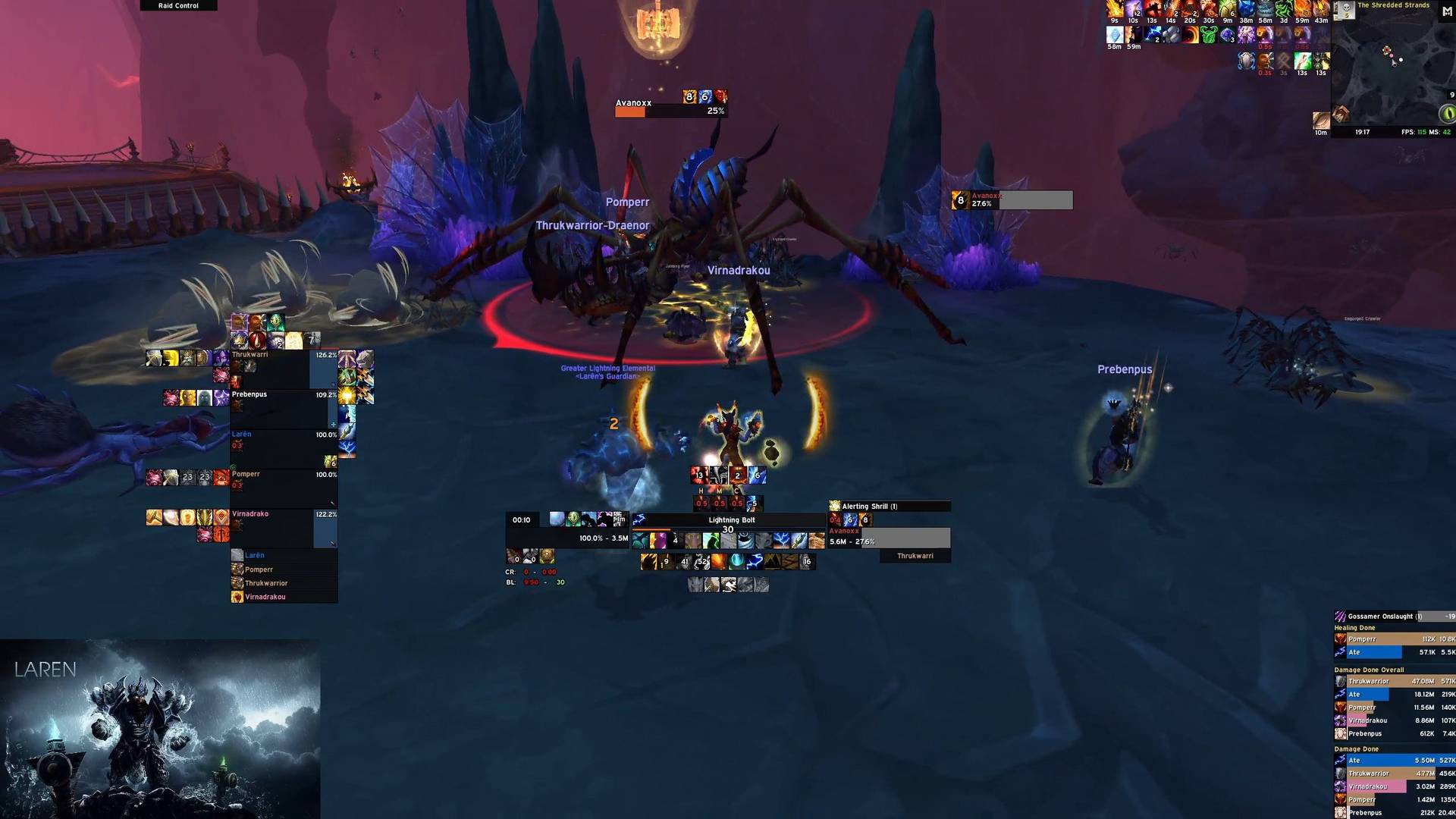Click the Thrukwarri target-of-target frame

point(915,556)
